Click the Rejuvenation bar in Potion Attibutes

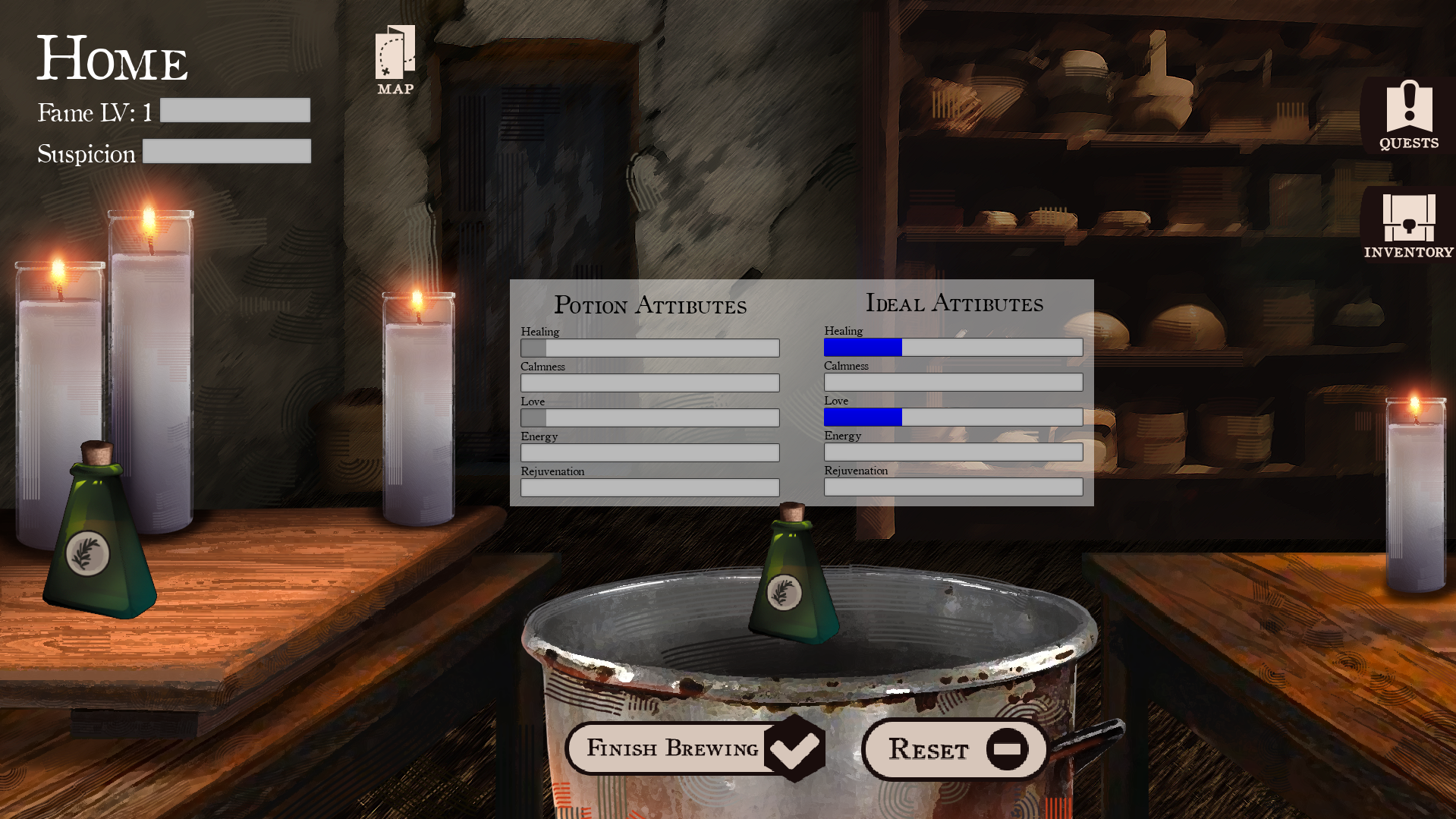pyautogui.click(x=649, y=487)
